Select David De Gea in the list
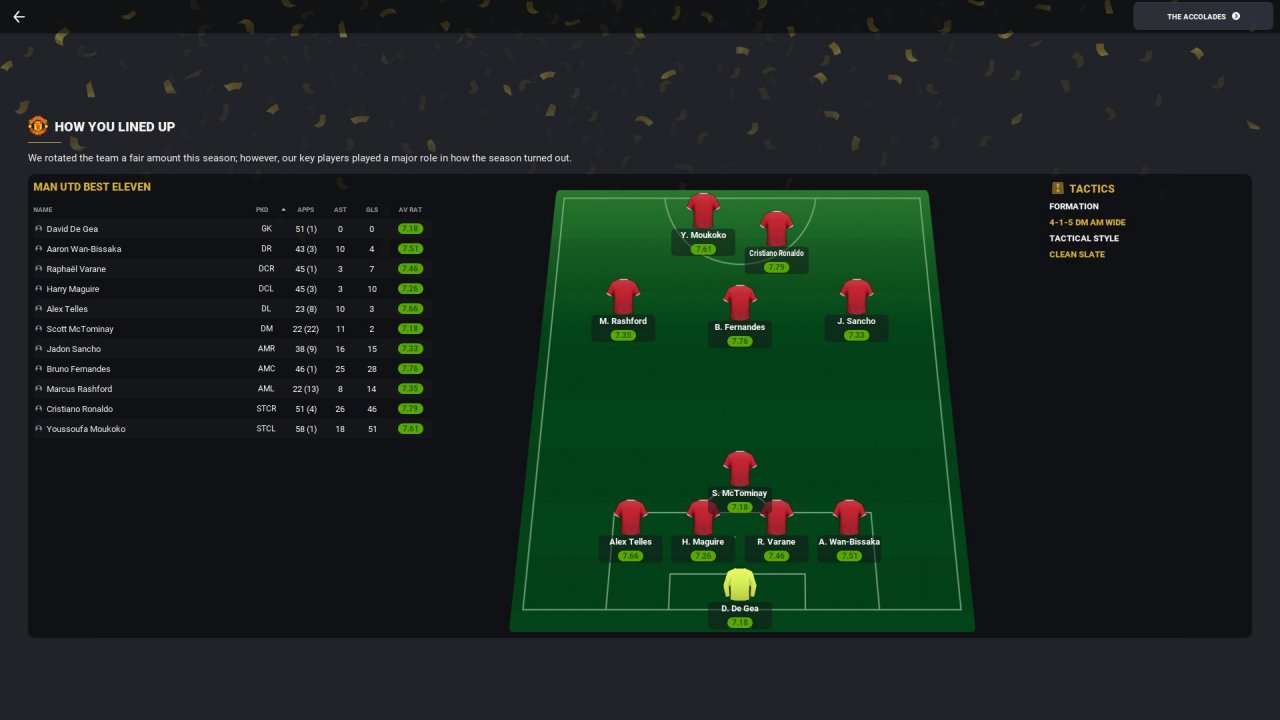The image size is (1280, 720). click(x=72, y=229)
